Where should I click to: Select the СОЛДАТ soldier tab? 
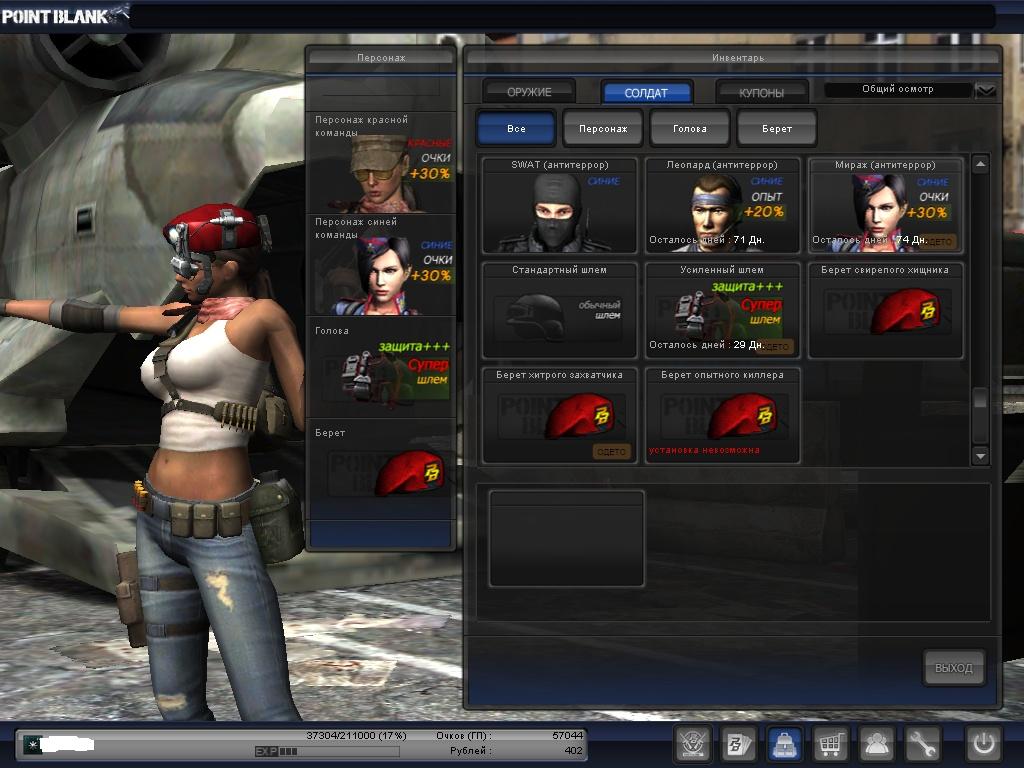(x=646, y=92)
